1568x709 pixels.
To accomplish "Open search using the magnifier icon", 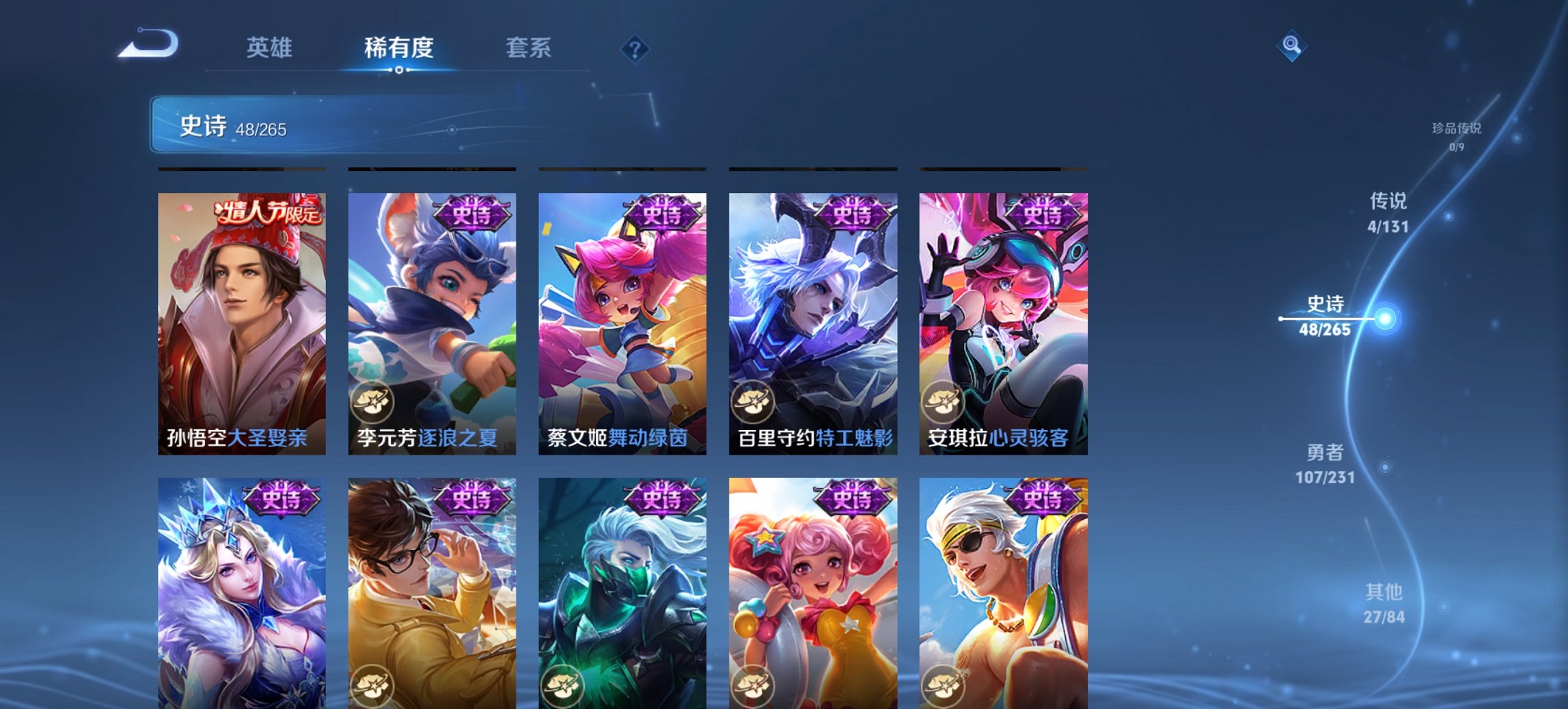I will (x=1290, y=46).
